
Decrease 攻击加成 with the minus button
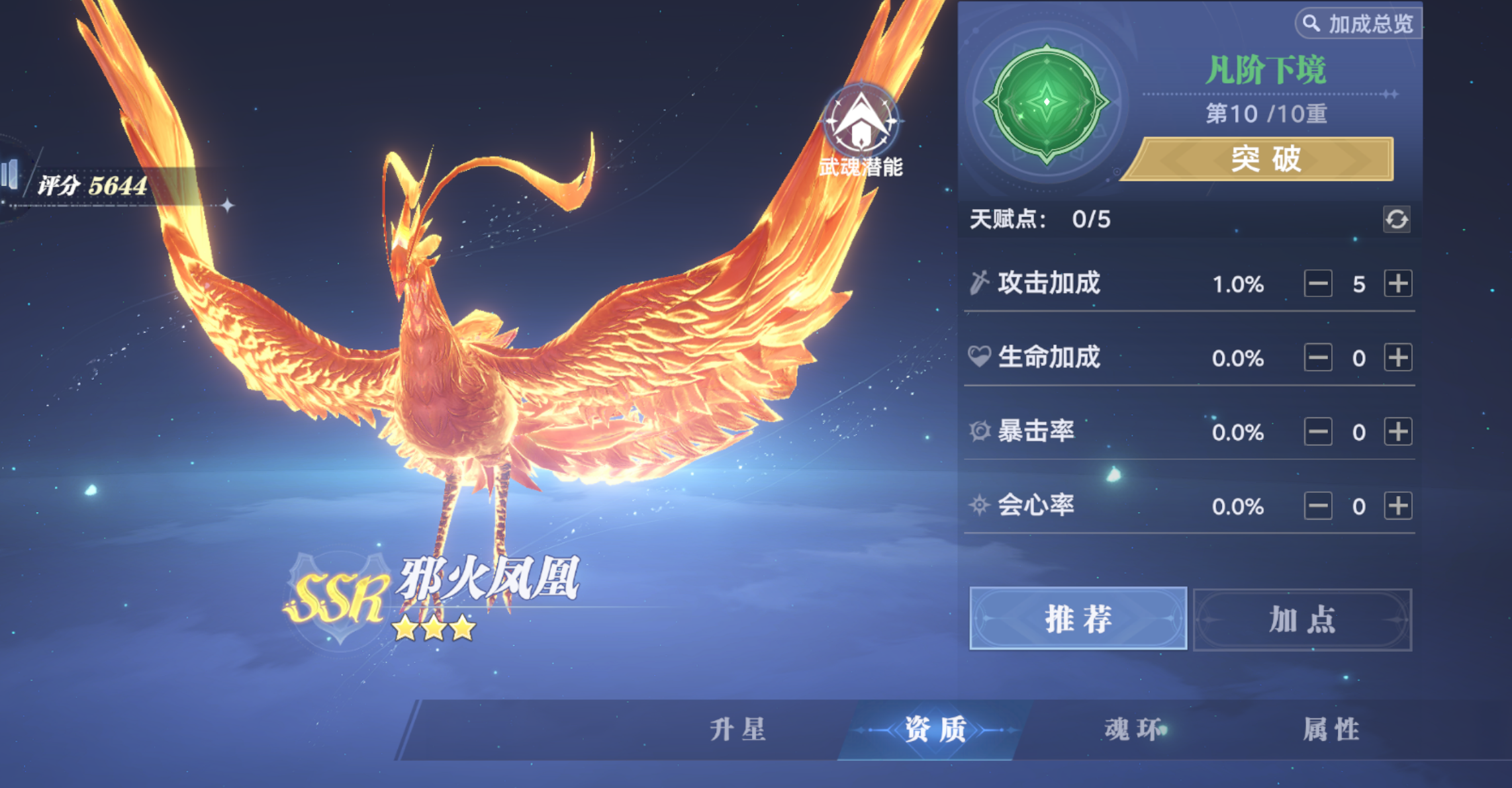pyautogui.click(x=1319, y=283)
